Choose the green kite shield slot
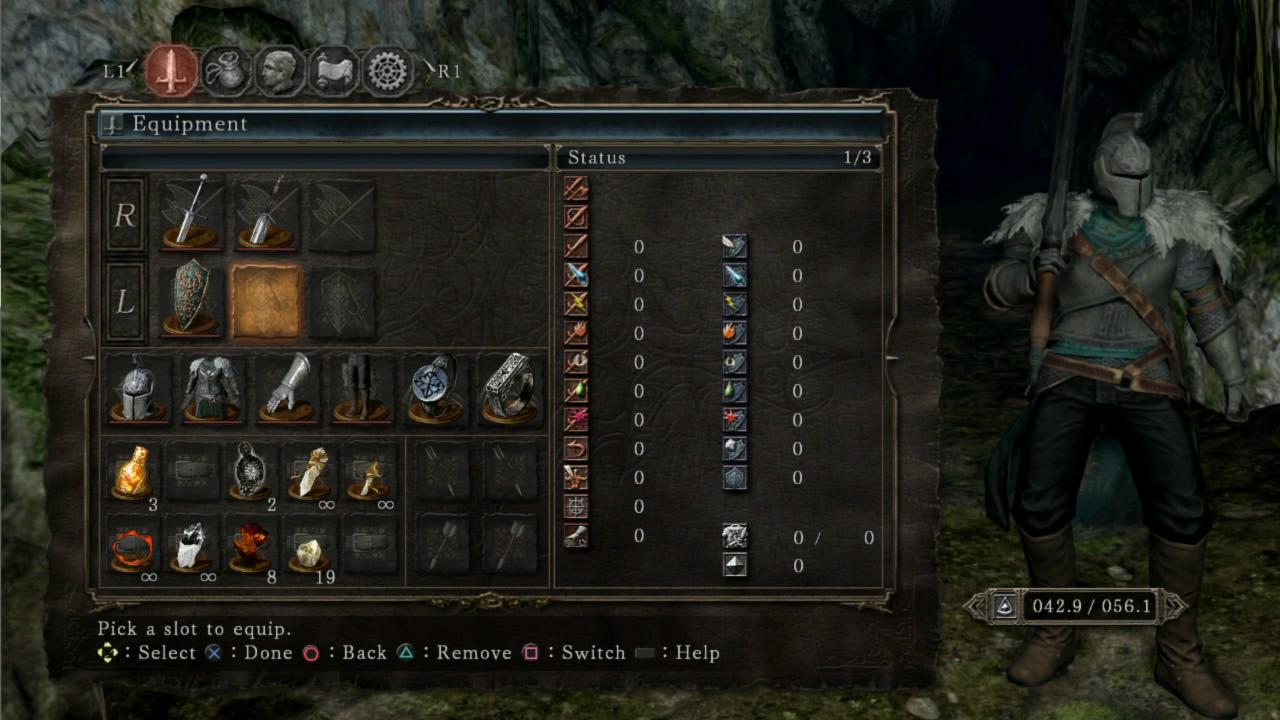The image size is (1280, 720). (190, 301)
